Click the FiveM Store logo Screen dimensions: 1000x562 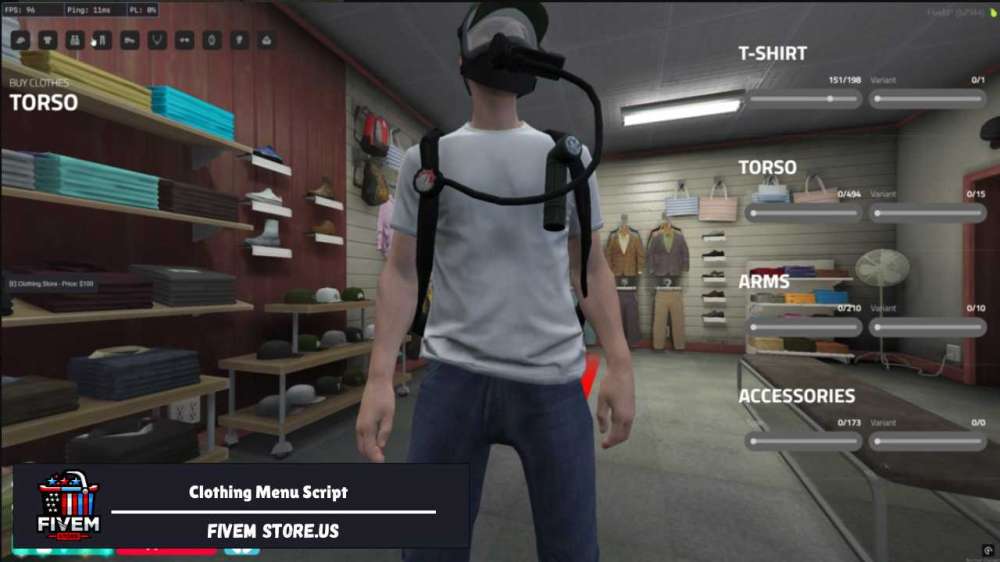point(68,506)
